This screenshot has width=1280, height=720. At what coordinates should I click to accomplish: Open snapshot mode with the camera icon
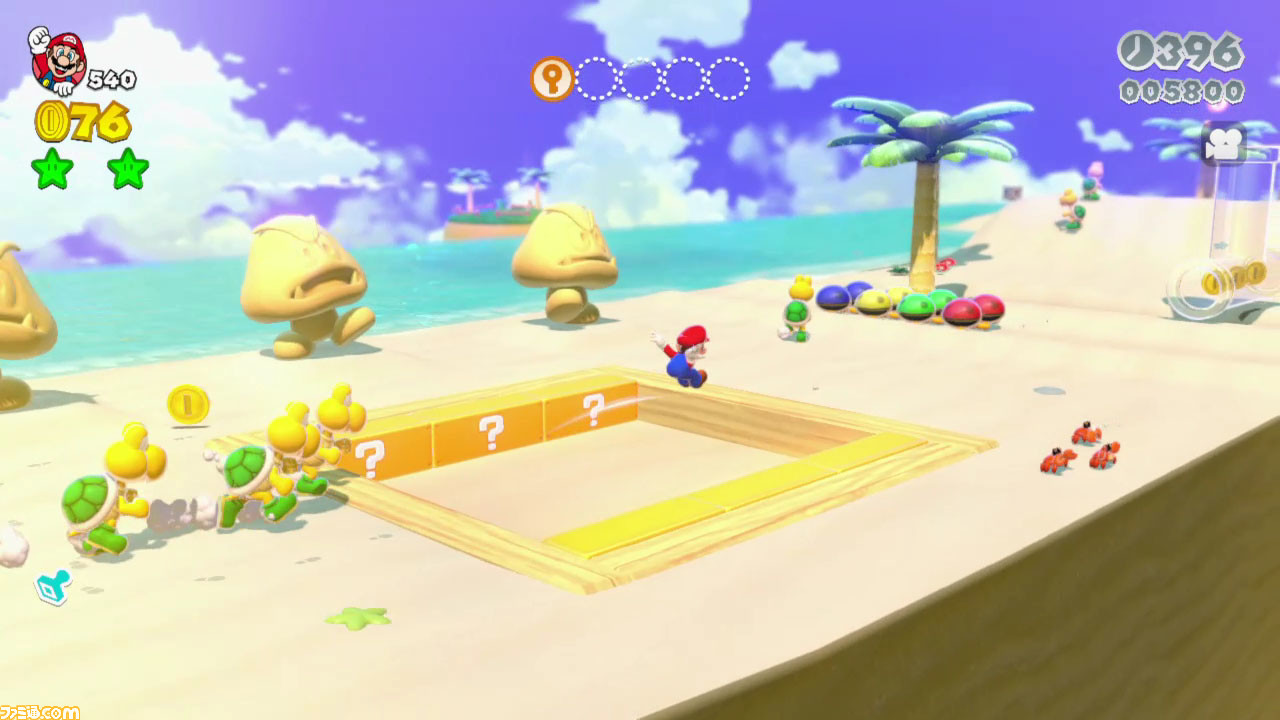click(x=1222, y=143)
